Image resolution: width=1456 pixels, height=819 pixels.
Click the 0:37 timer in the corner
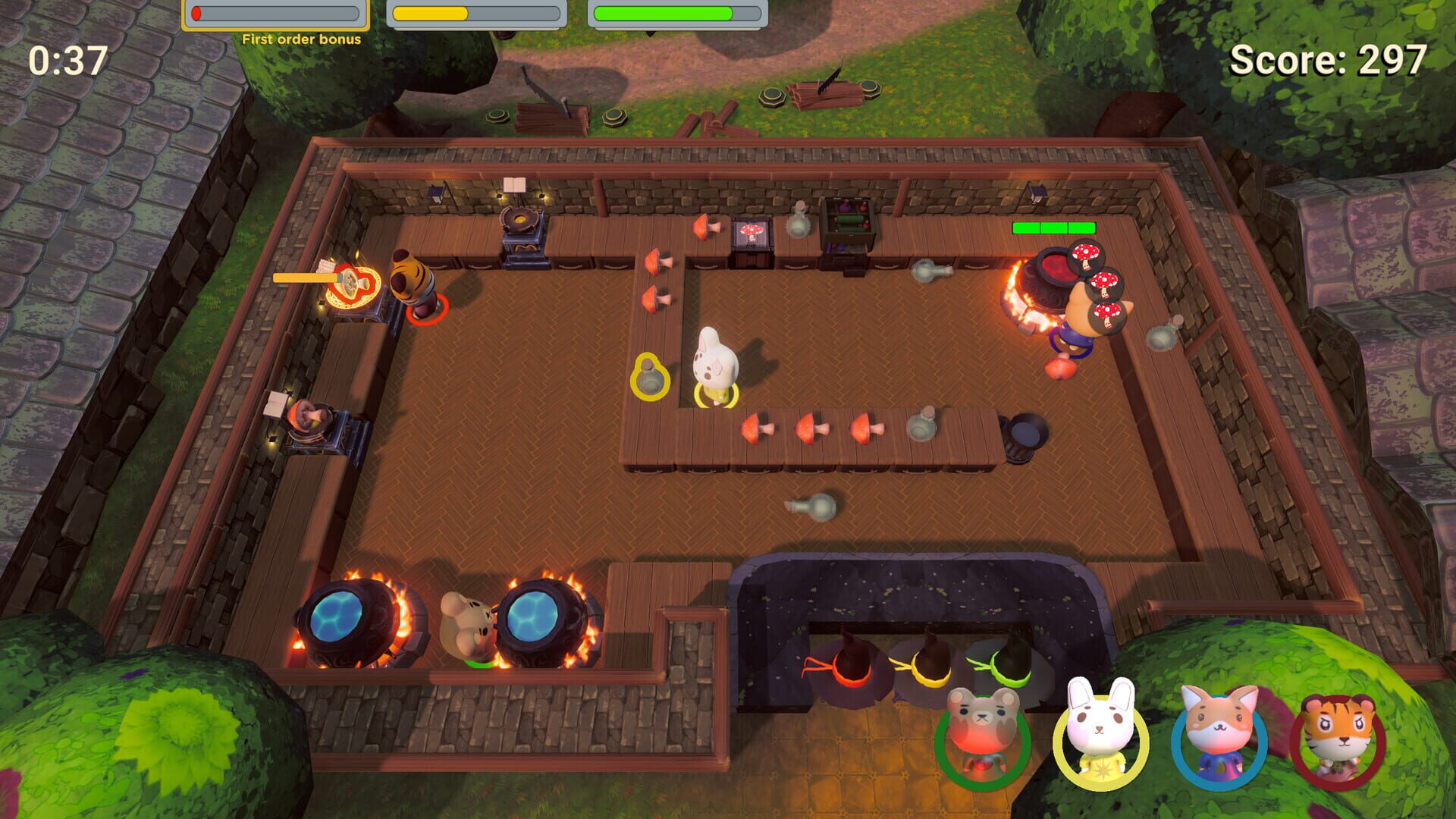[67, 59]
